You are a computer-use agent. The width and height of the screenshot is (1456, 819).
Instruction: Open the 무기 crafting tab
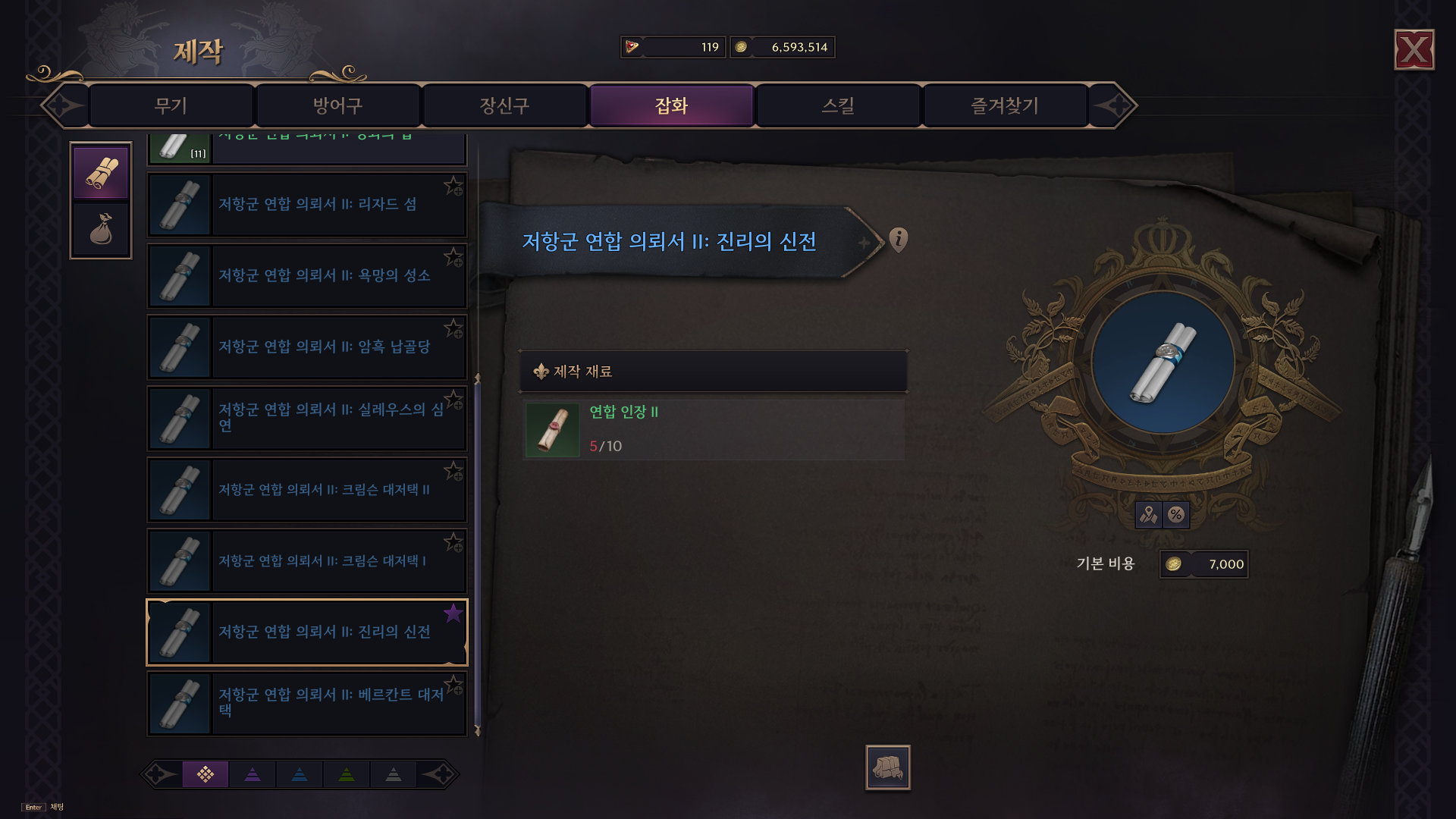(170, 105)
